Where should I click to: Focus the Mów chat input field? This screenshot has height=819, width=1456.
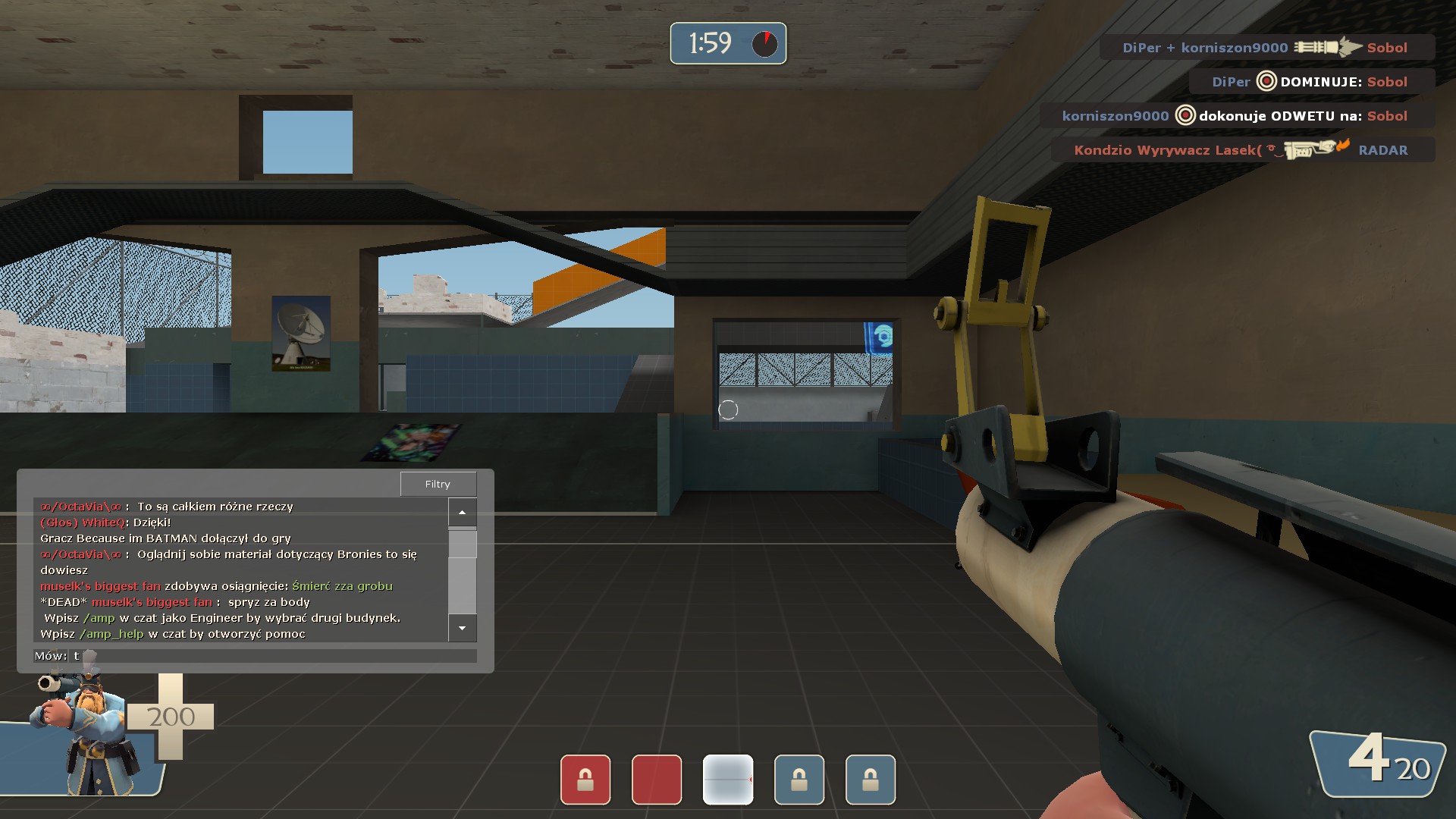(x=273, y=656)
